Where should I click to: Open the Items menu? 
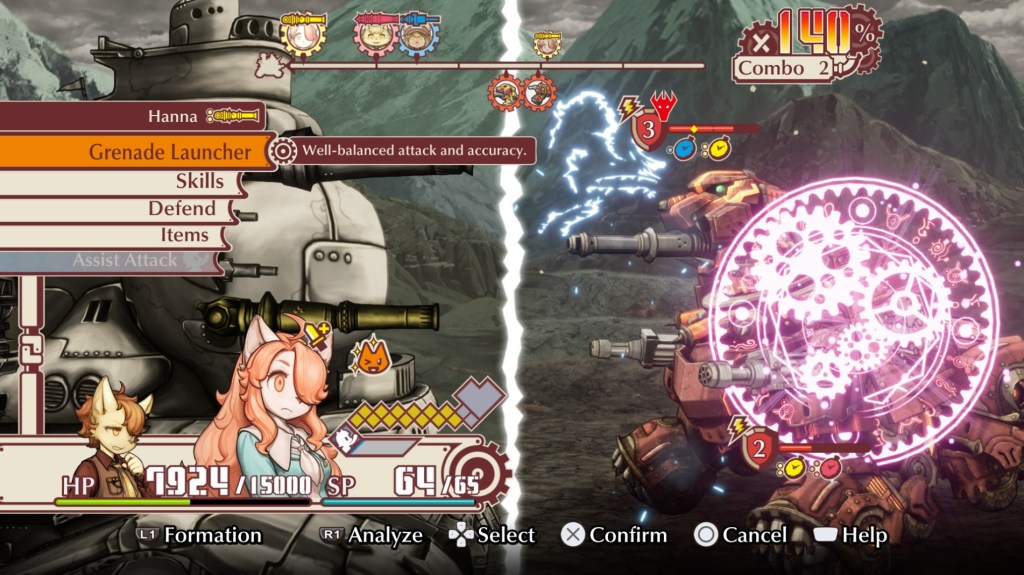(184, 235)
